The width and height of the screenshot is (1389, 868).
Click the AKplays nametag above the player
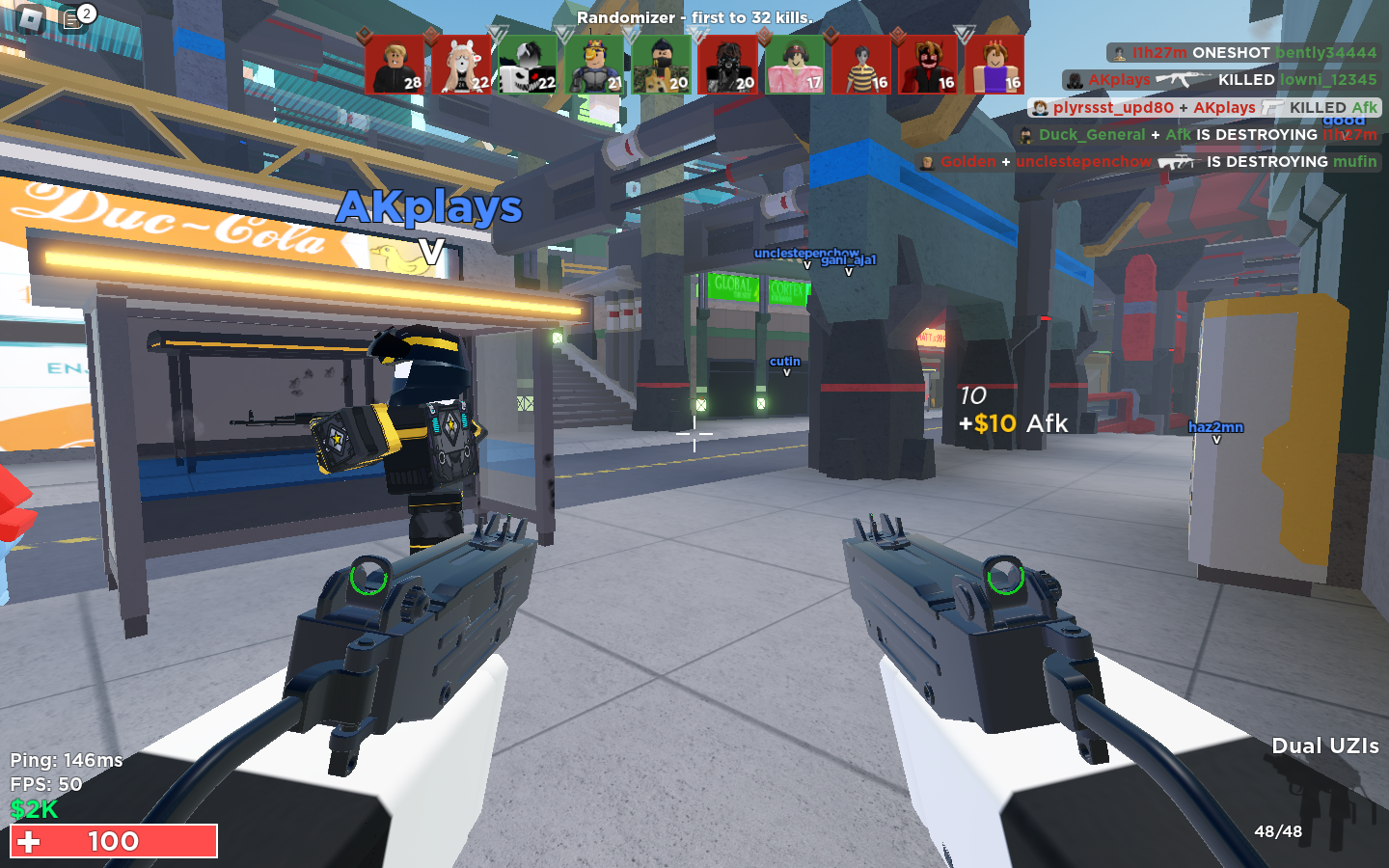coord(430,207)
